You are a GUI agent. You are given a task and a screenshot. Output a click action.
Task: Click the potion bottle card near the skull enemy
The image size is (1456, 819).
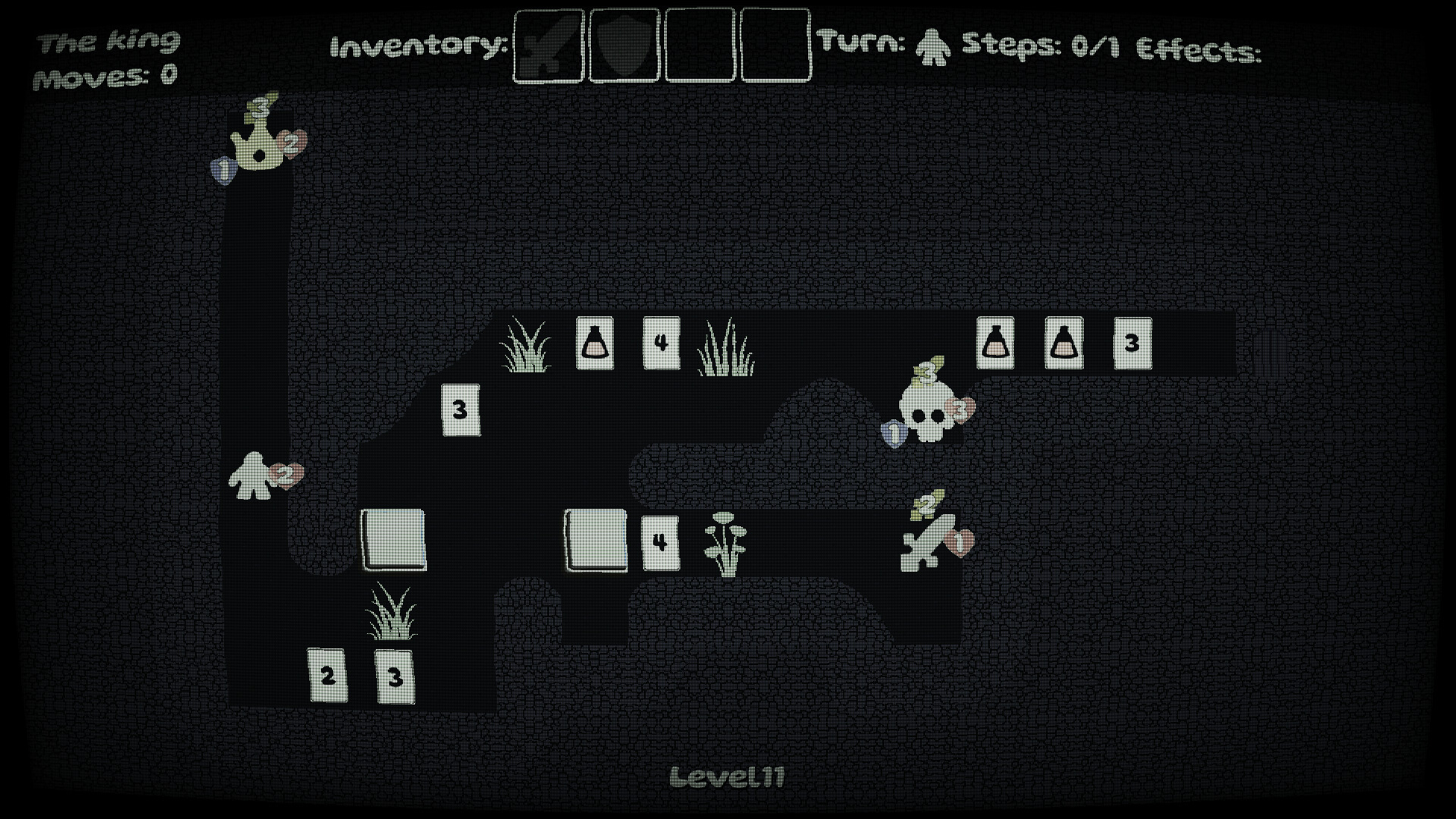pos(996,341)
